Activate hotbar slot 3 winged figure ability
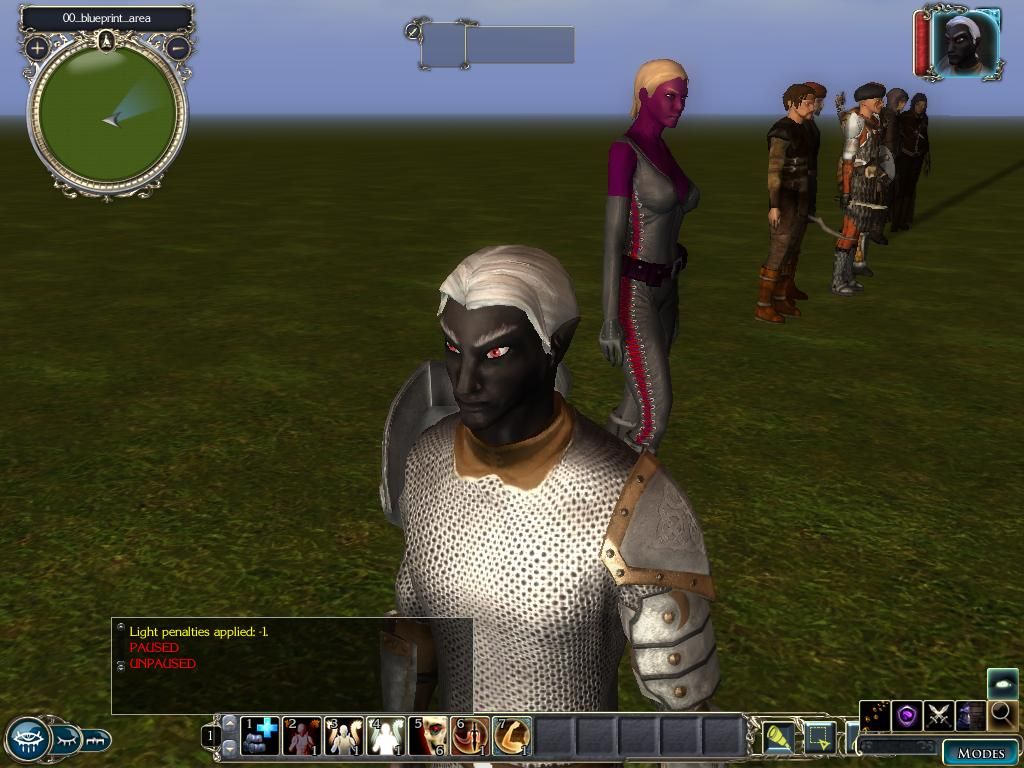1024x768 pixels. tap(344, 736)
